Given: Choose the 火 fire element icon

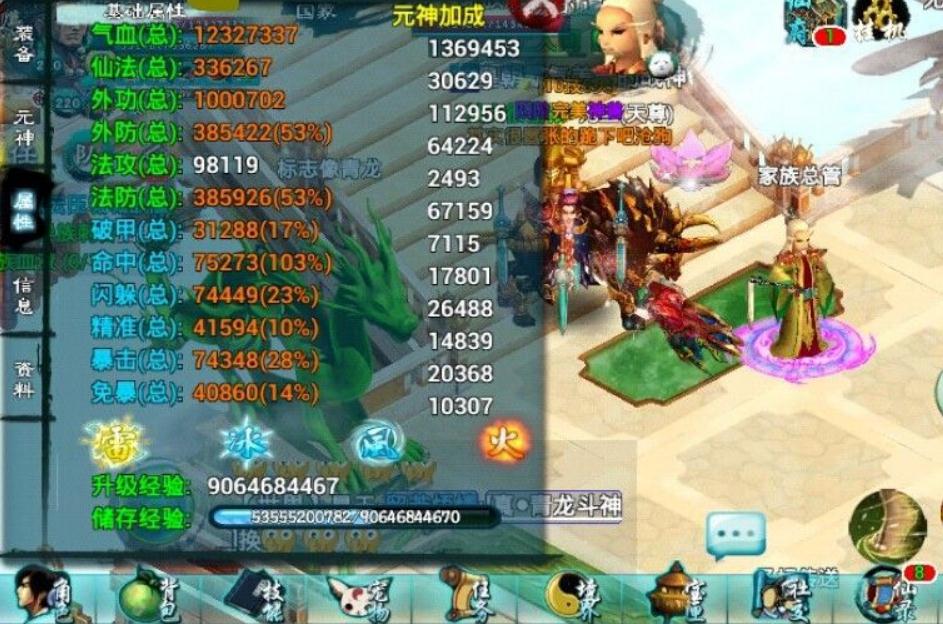Looking at the screenshot, I should tap(504, 441).
